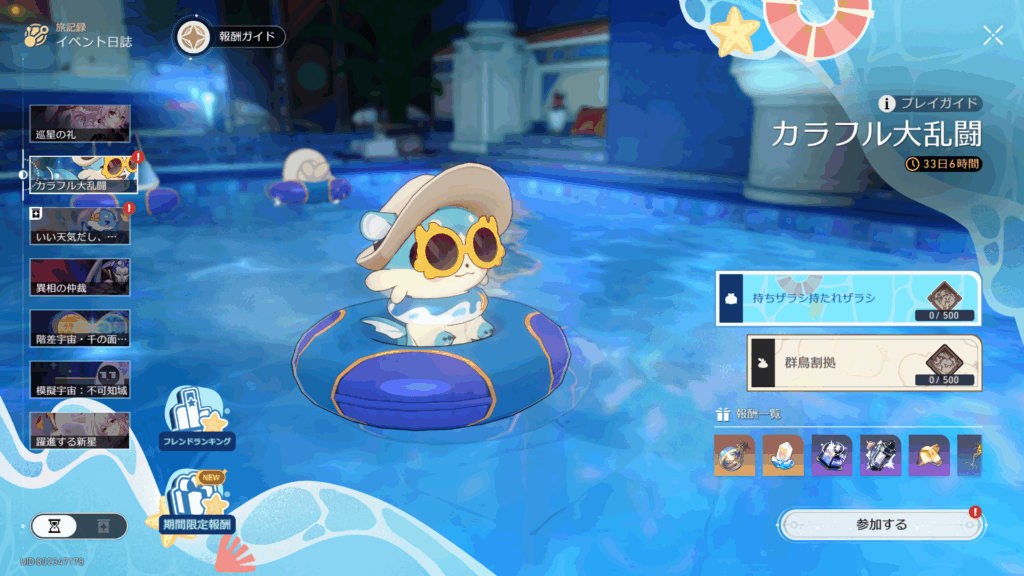The image size is (1024, 576).
Task: Open the 模擬宇宙：不可知域 entry
Action: (x=80, y=379)
